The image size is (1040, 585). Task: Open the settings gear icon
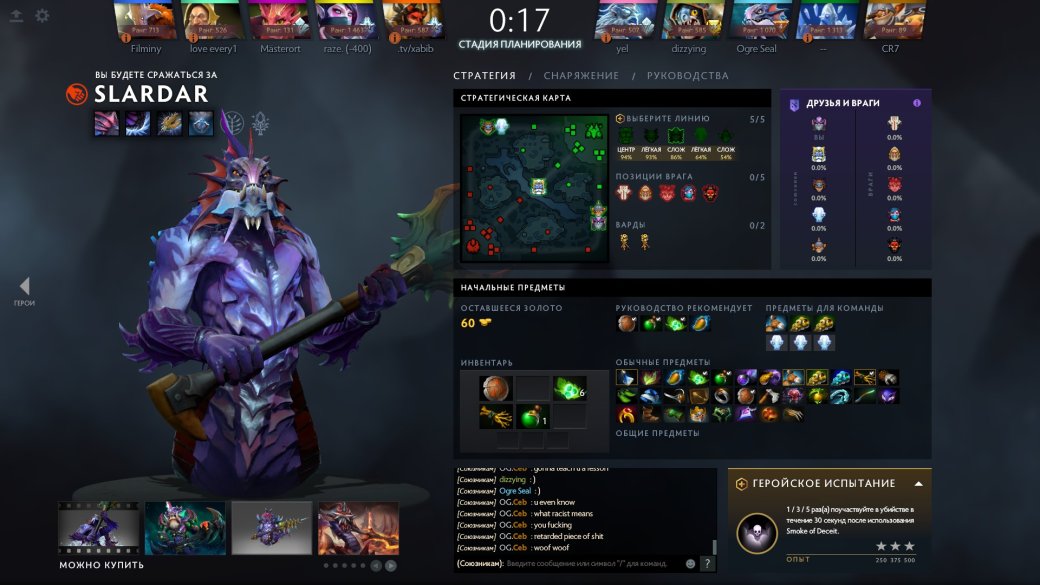point(42,16)
